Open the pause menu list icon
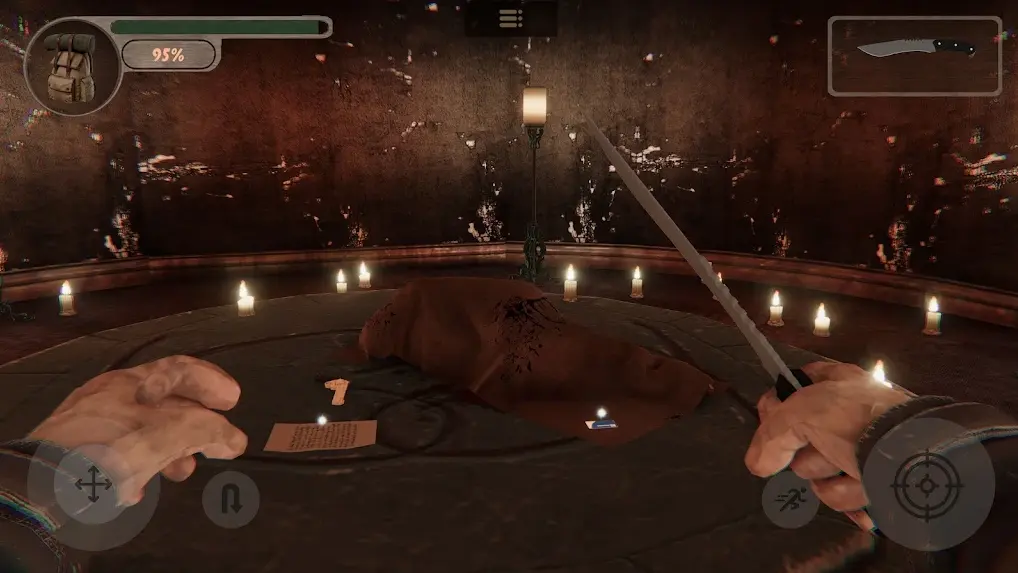The width and height of the screenshot is (1018, 573). 510,18
